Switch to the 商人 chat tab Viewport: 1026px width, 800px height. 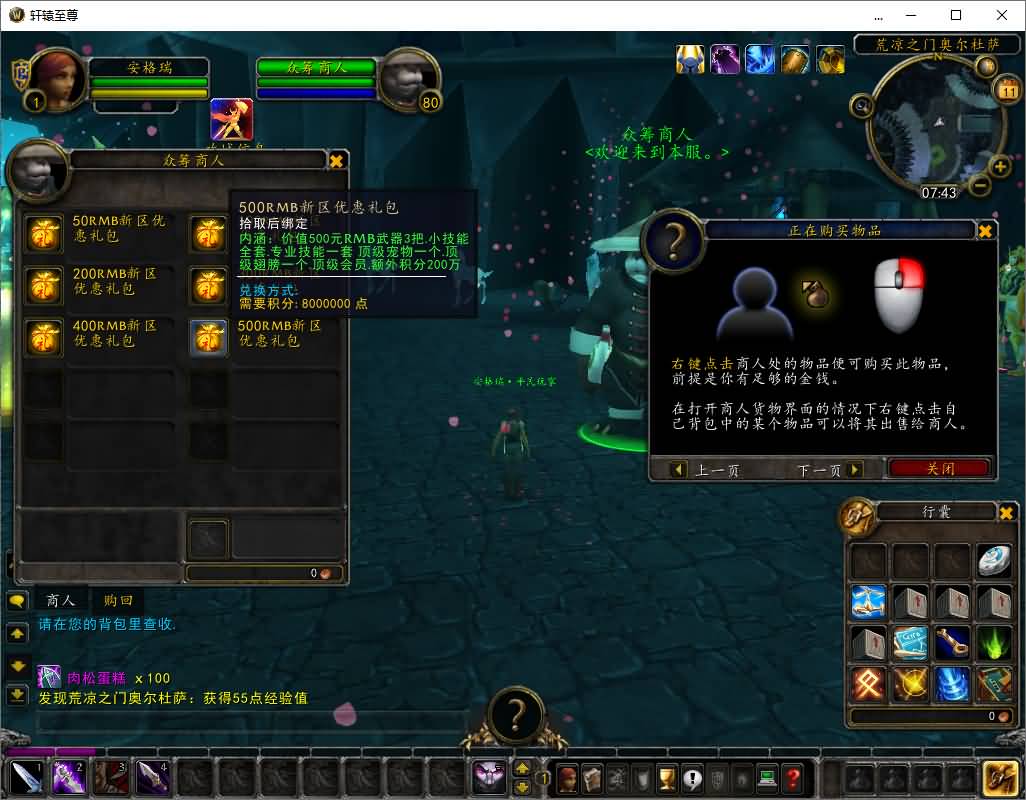pos(61,601)
